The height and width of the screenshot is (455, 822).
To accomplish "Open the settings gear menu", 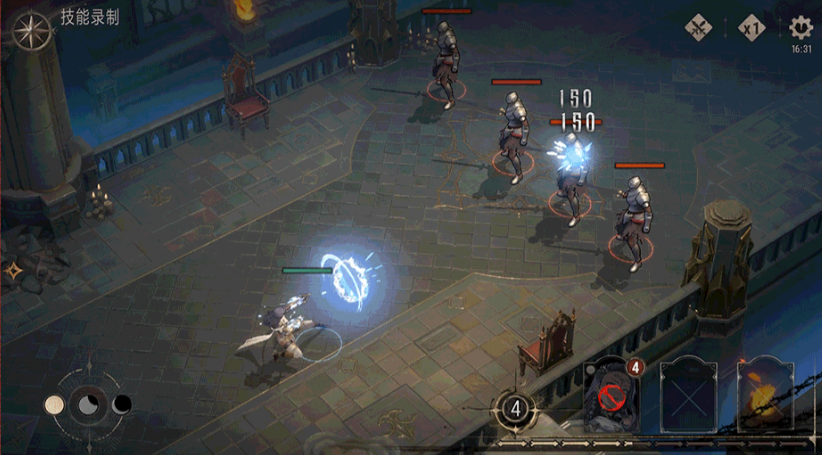I will point(800,27).
